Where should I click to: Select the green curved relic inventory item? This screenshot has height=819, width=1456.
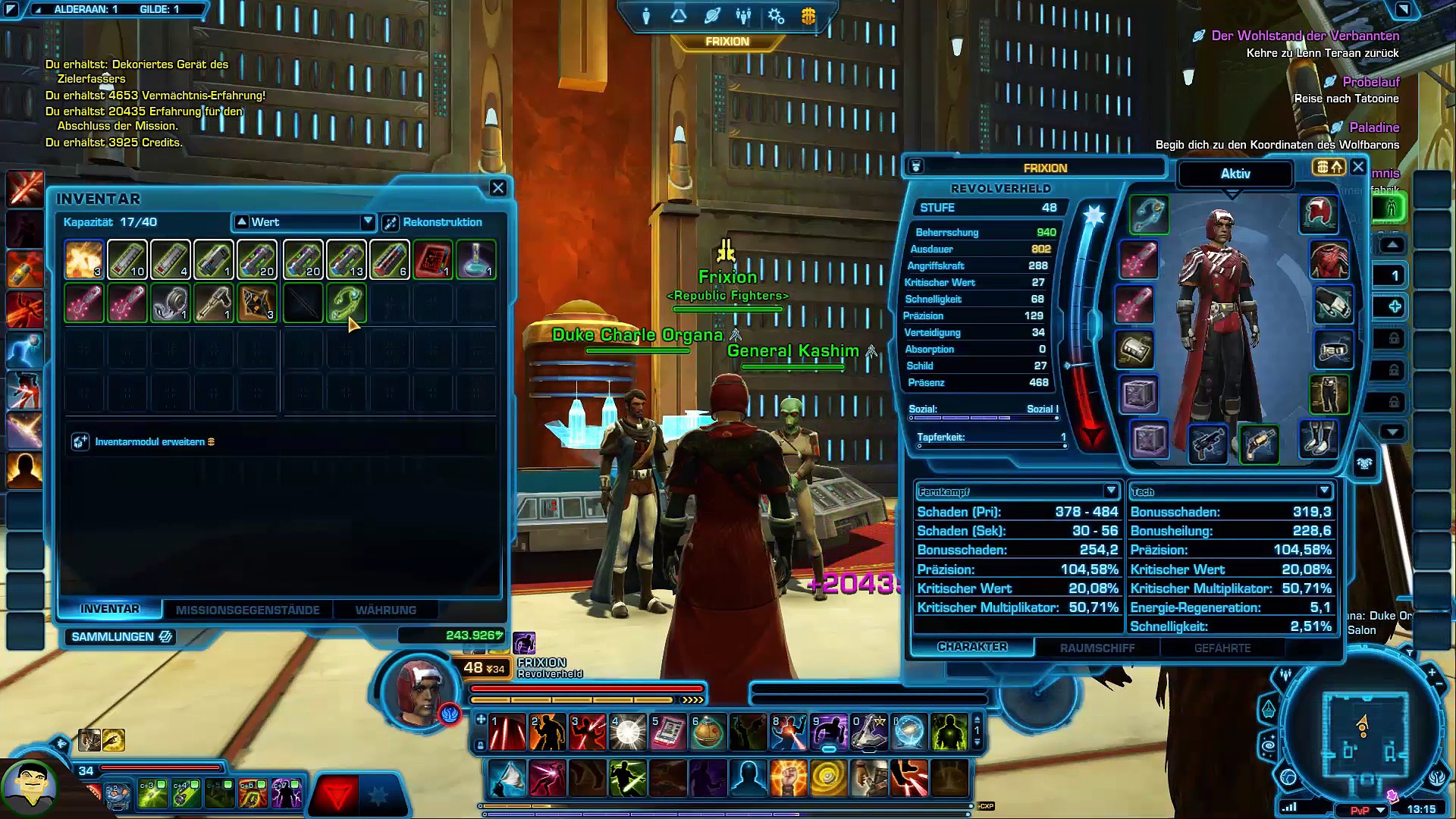coord(346,302)
